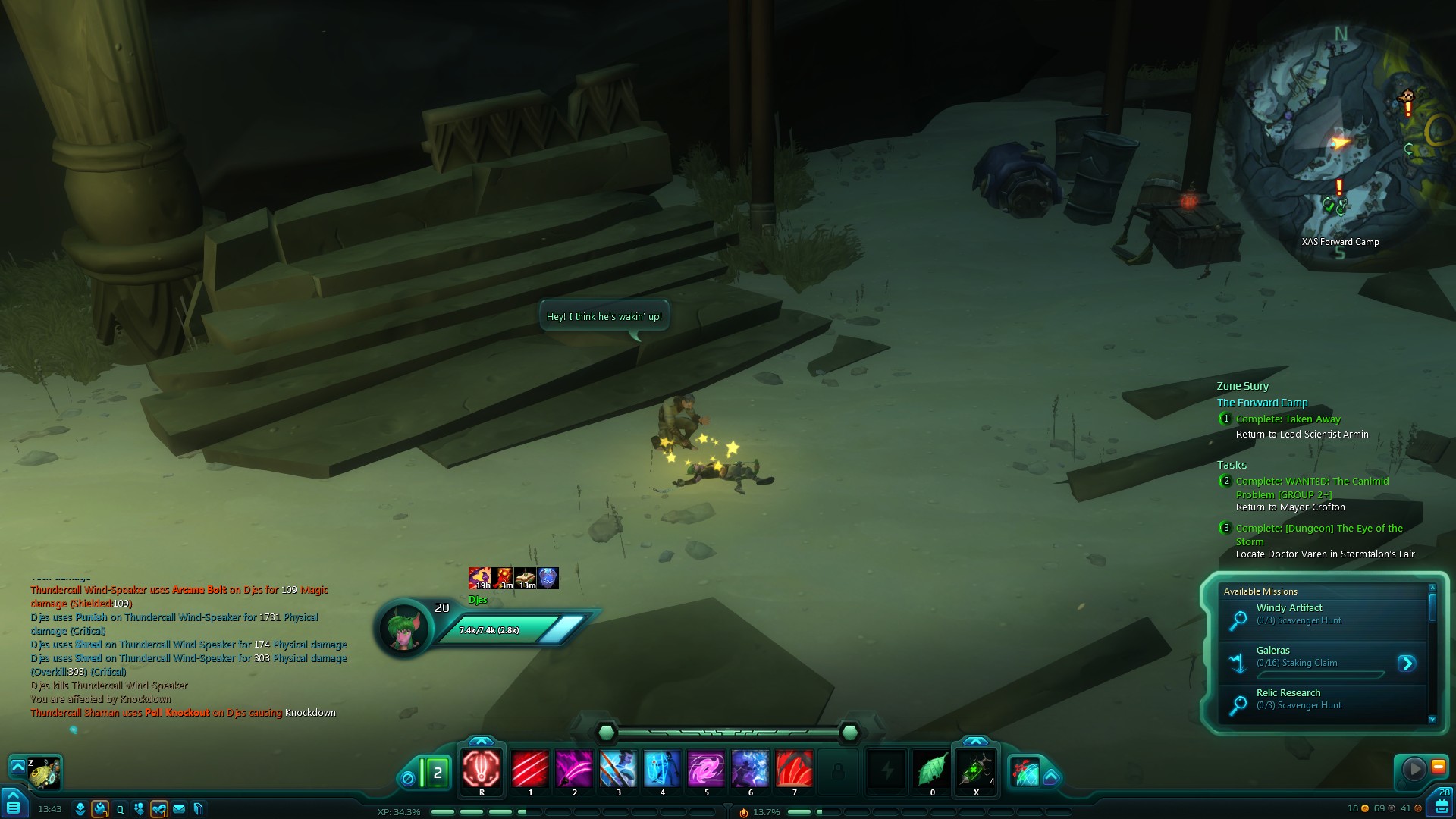The height and width of the screenshot is (819, 1456).
Task: Use the green medishot syringe
Action: [x=975, y=769]
